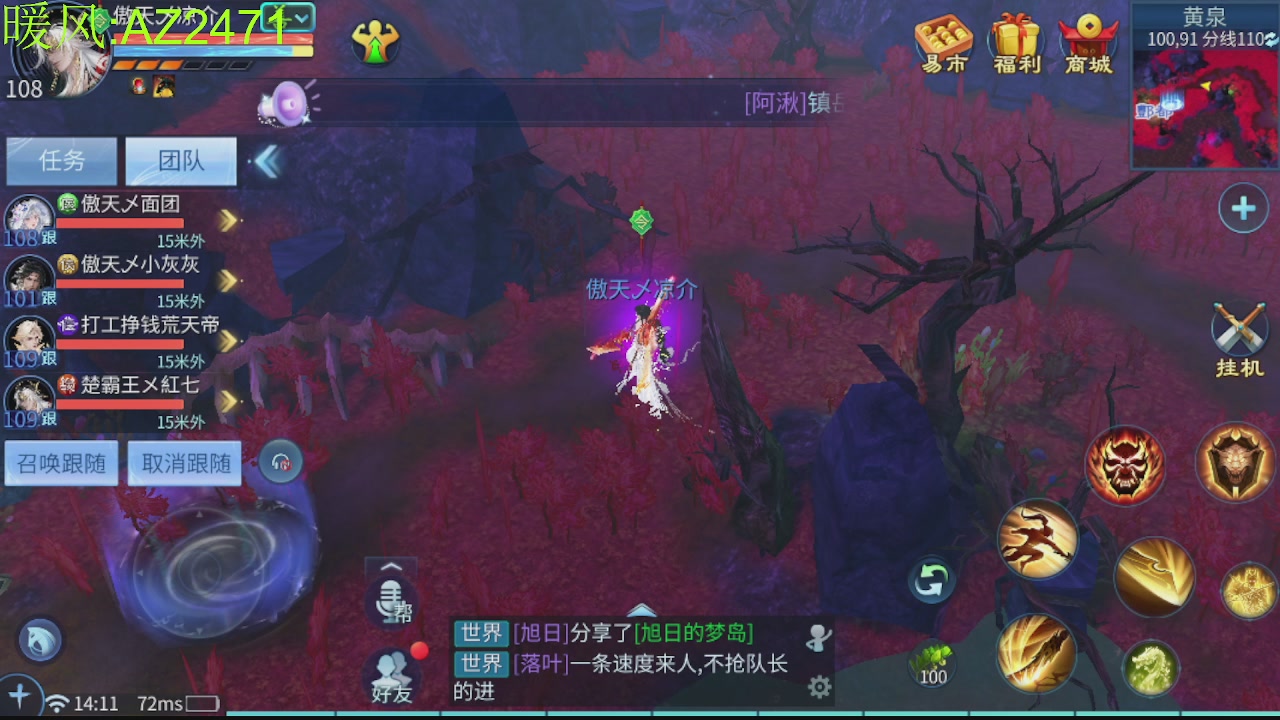The width and height of the screenshot is (1280, 720).
Task: Use the green leaf item showing 100
Action: 934,662
